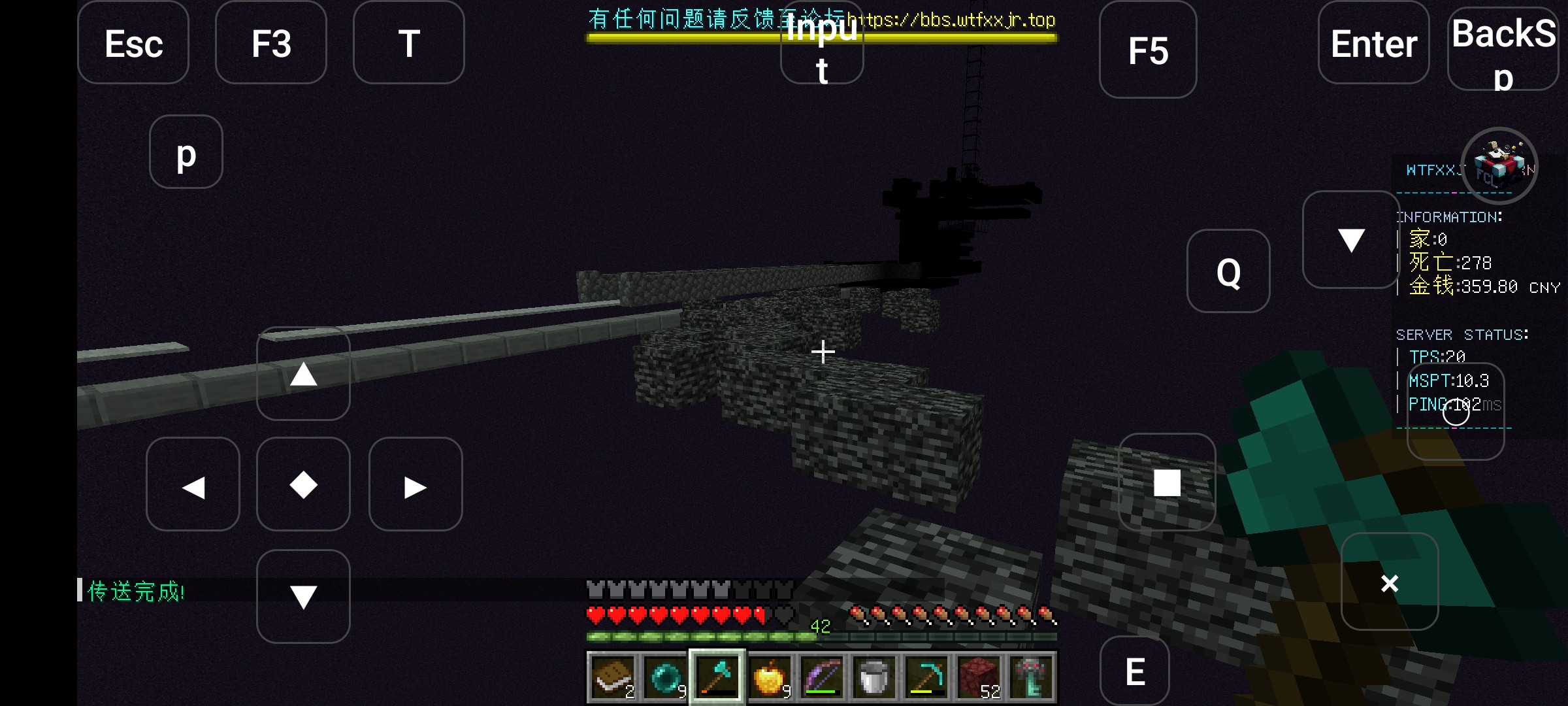The image size is (1568, 706).
Task: Toggle the F3 debug overlay button
Action: [x=271, y=43]
